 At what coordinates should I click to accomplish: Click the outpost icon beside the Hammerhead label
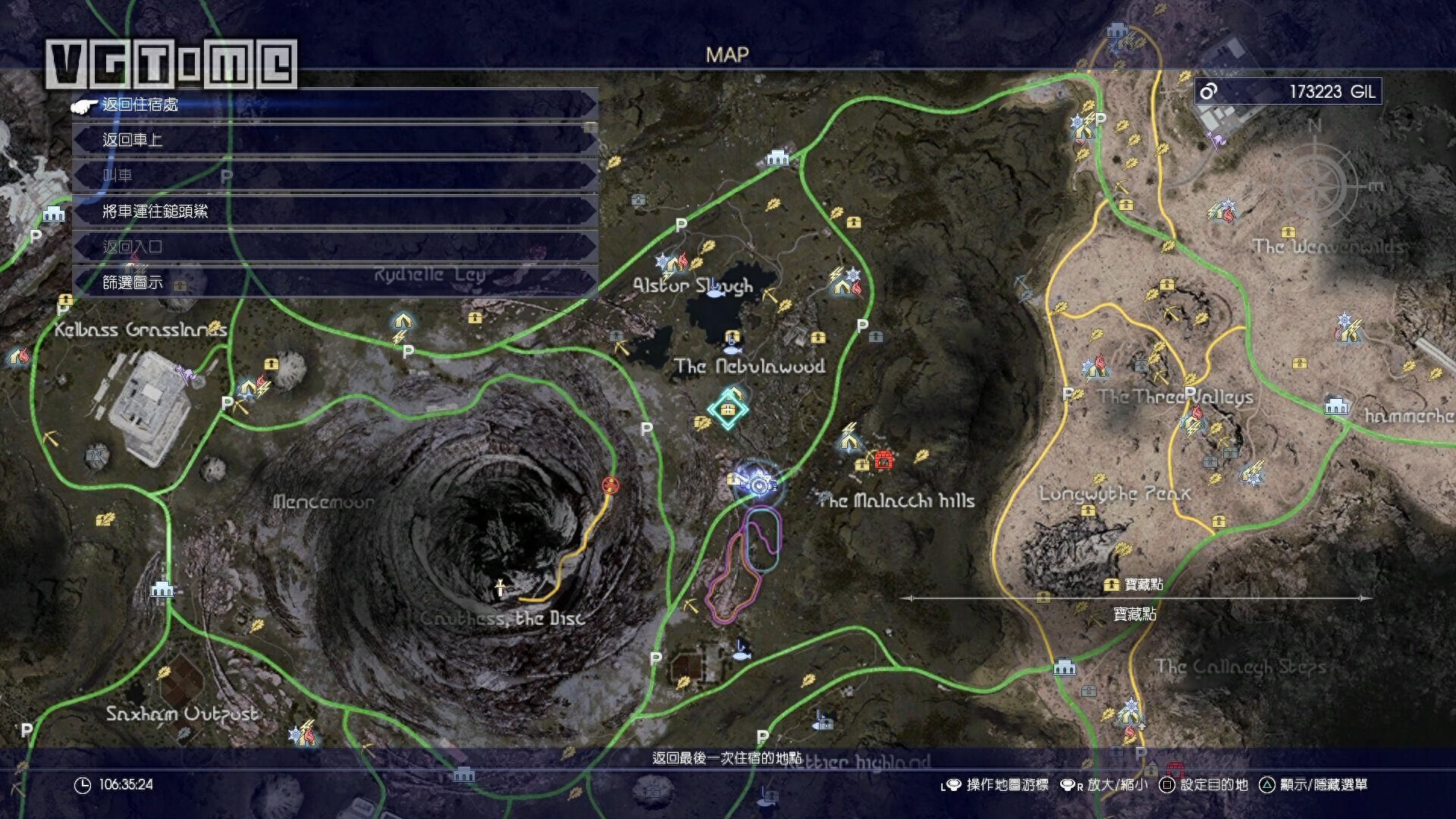point(1336,406)
